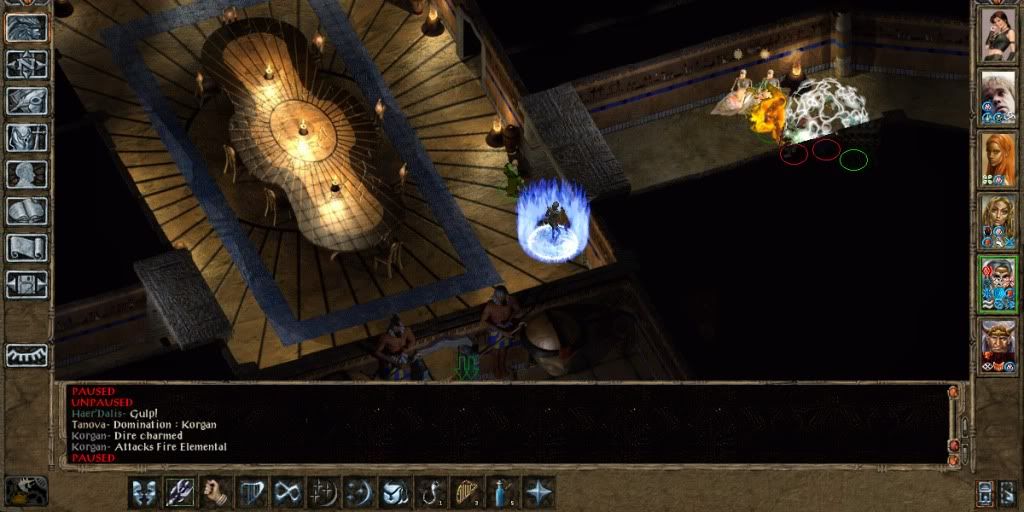Open the inventory screen from the sidebar
Viewport: 1024px width, 512px height.
click(26, 137)
